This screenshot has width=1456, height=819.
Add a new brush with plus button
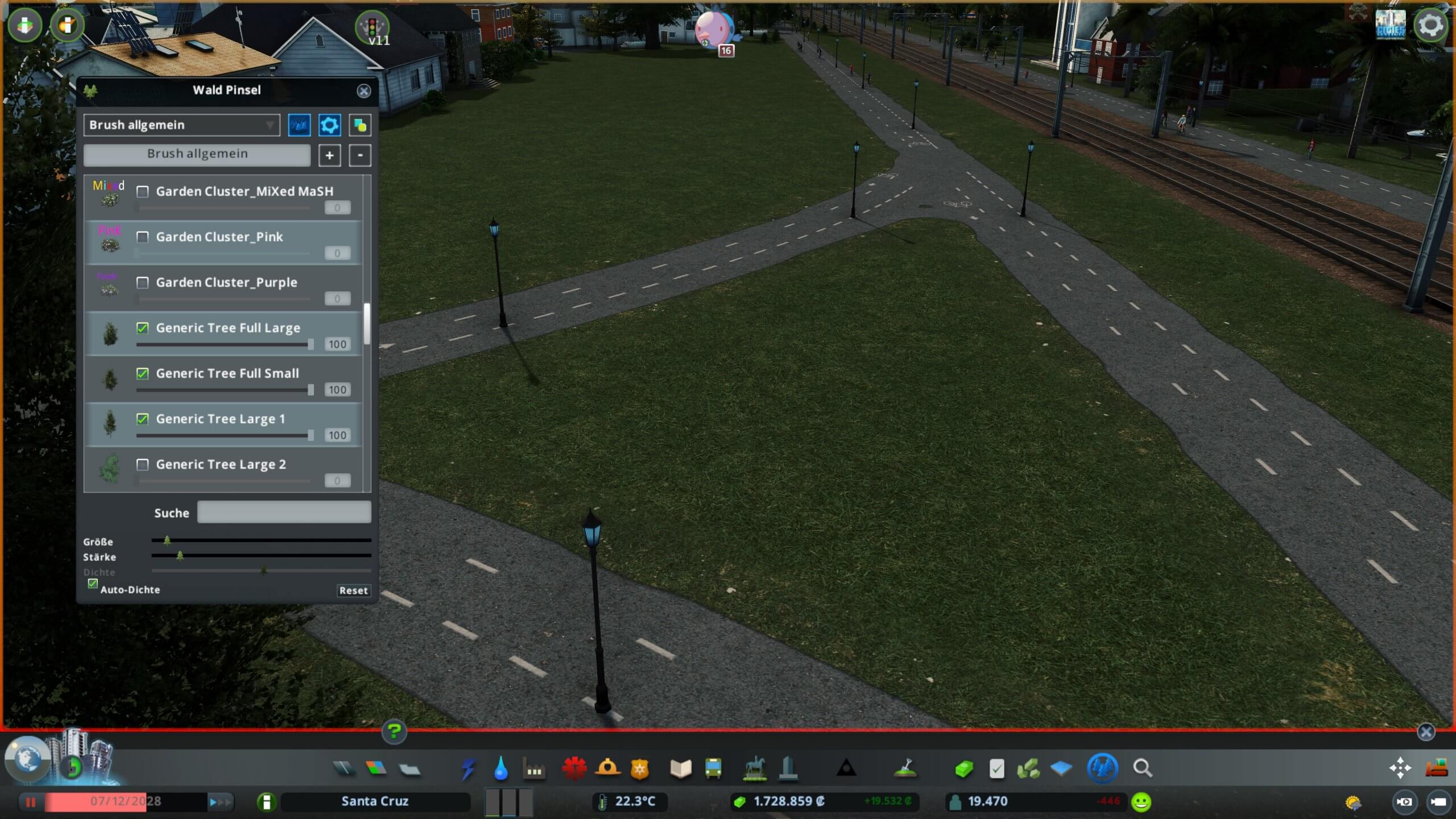click(x=329, y=155)
